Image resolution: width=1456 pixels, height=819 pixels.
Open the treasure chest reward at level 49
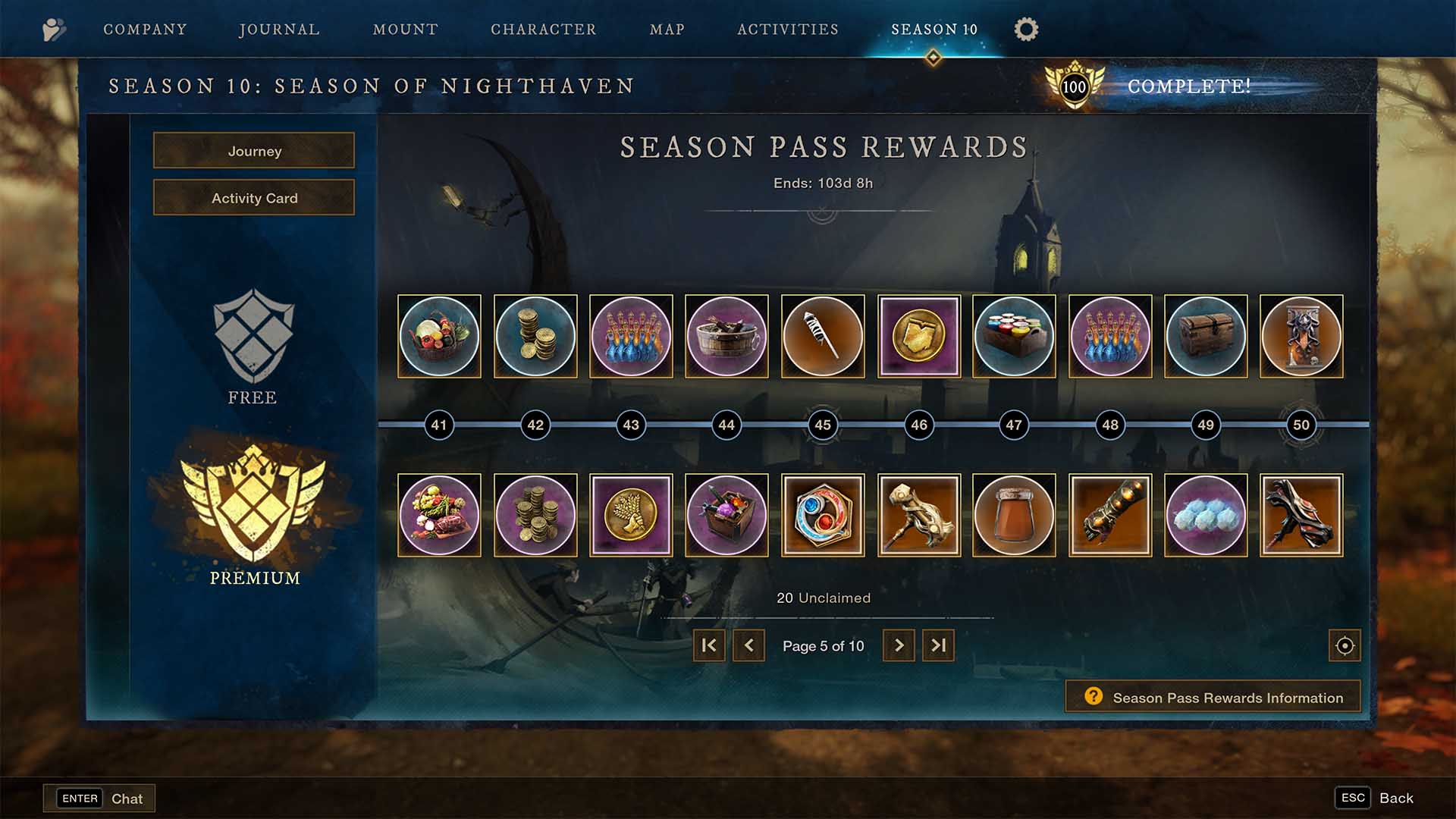pos(1206,336)
